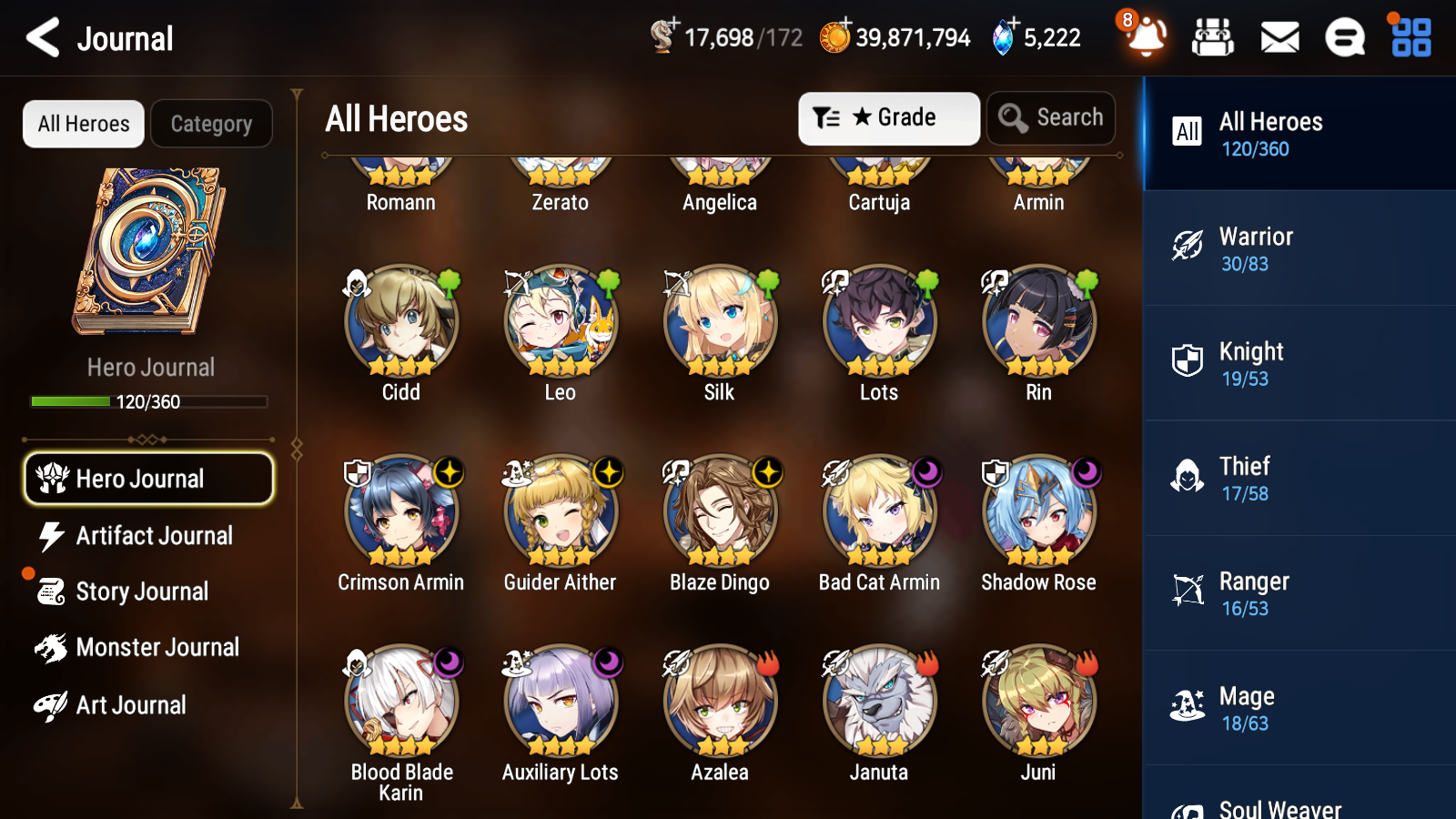Open the mailbox envelope icon
The image size is (1456, 819).
(x=1279, y=37)
